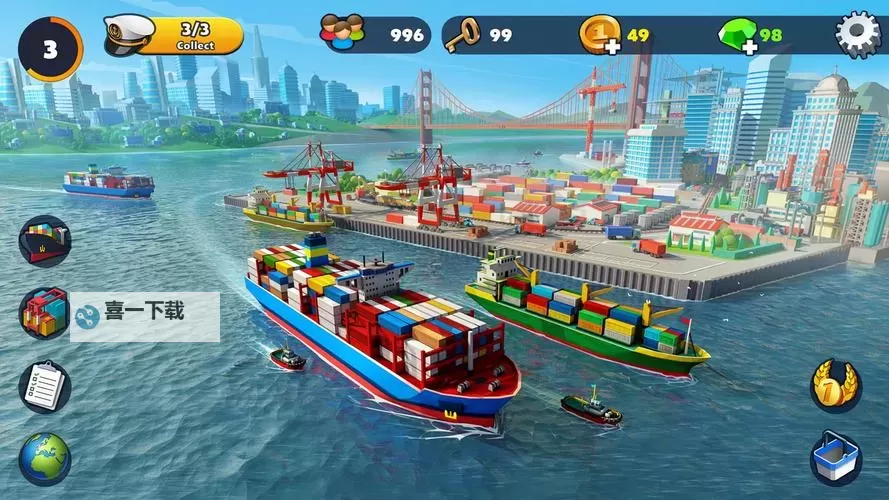Open the container storage icon
The image size is (889, 500).
[x=45, y=313]
